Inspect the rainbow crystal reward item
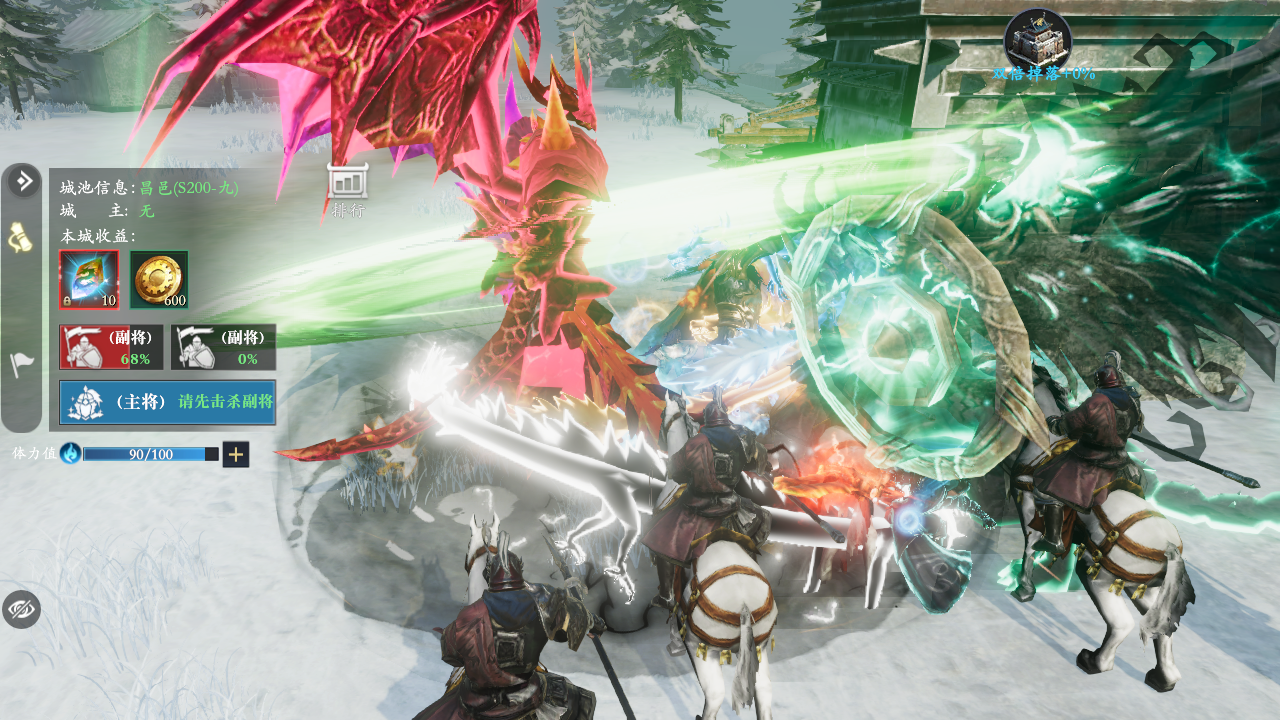 (89, 279)
